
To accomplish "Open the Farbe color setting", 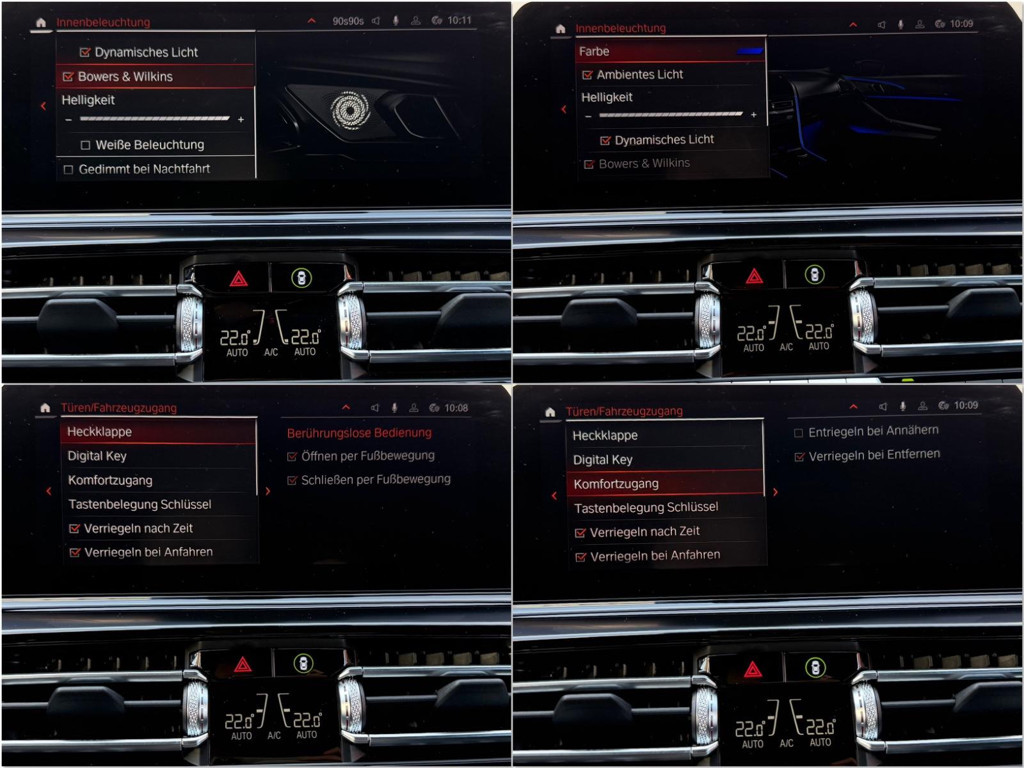I will (x=670, y=51).
